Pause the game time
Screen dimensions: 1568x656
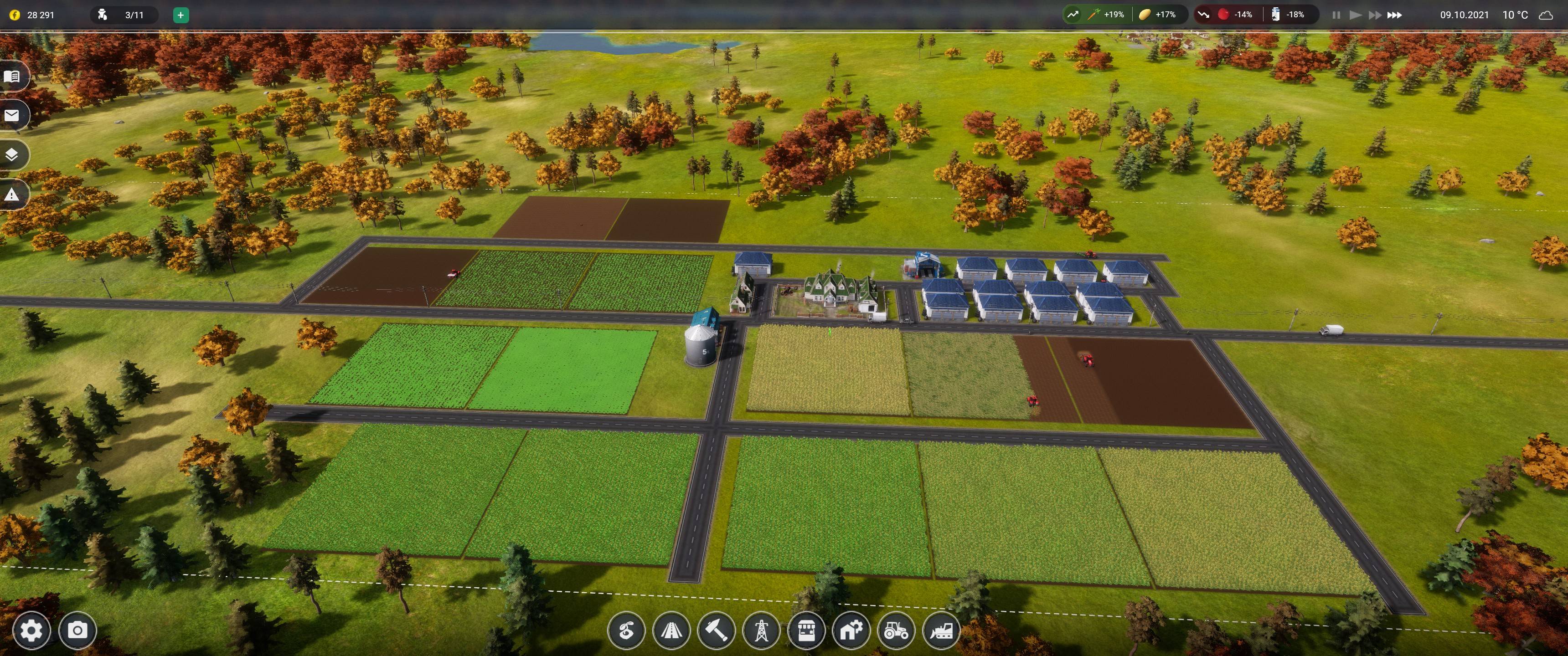1336,15
